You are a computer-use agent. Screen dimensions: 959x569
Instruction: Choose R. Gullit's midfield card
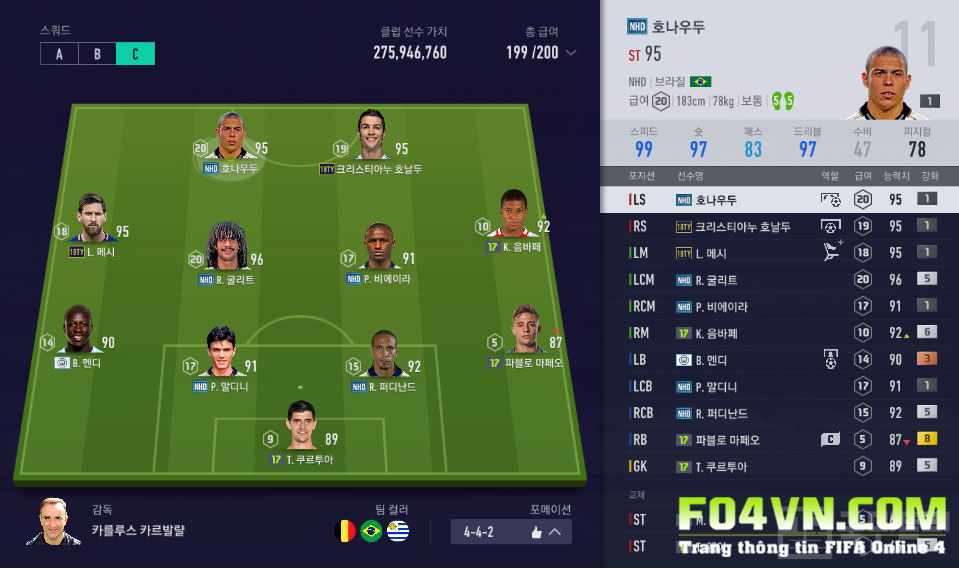[x=227, y=248]
